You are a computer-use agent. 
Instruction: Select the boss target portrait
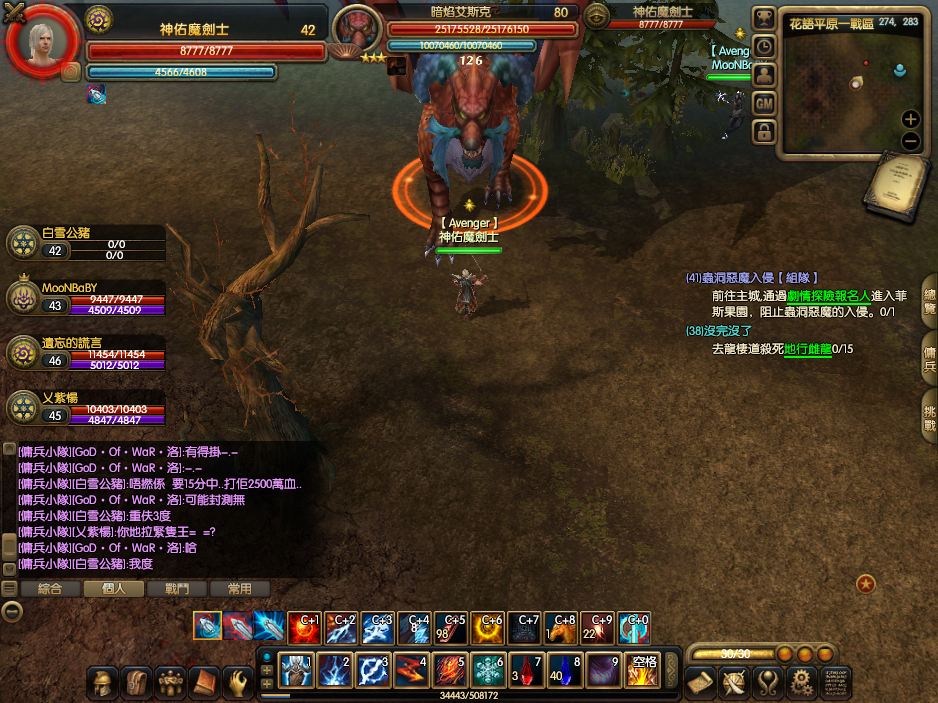click(x=357, y=29)
